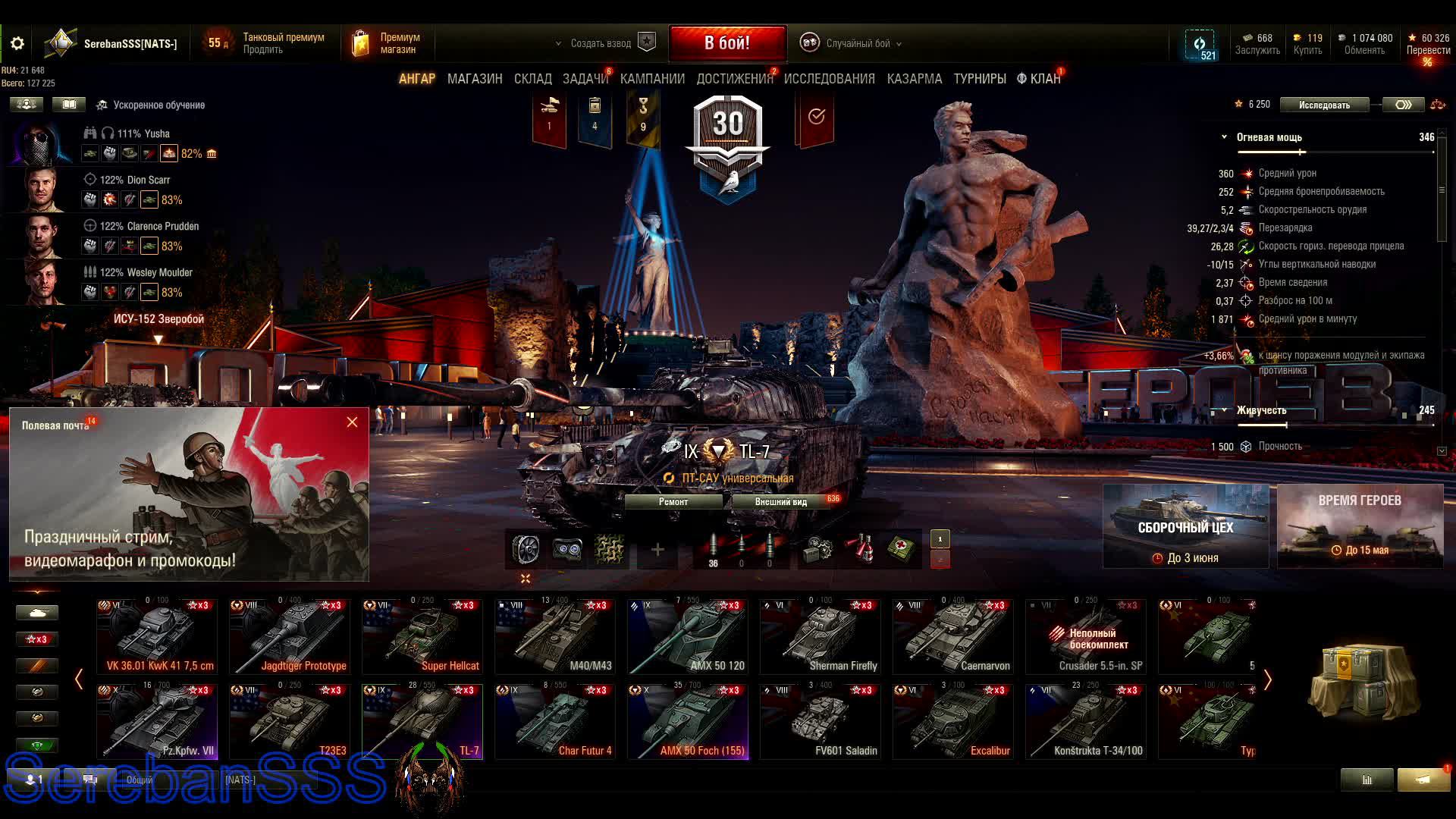Open the Премиум магазин

[x=387, y=43]
